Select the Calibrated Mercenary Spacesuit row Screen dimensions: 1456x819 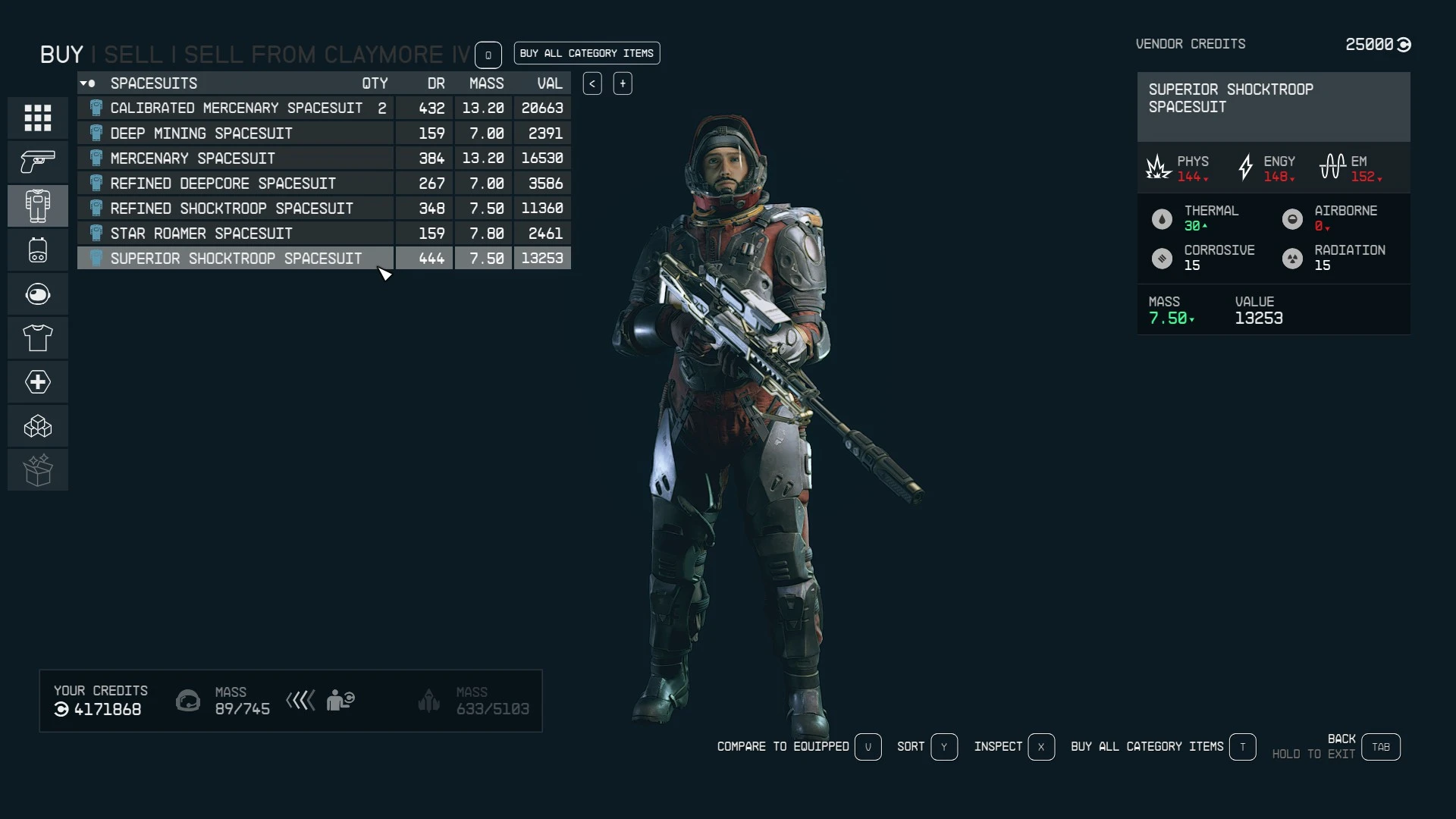(236, 108)
